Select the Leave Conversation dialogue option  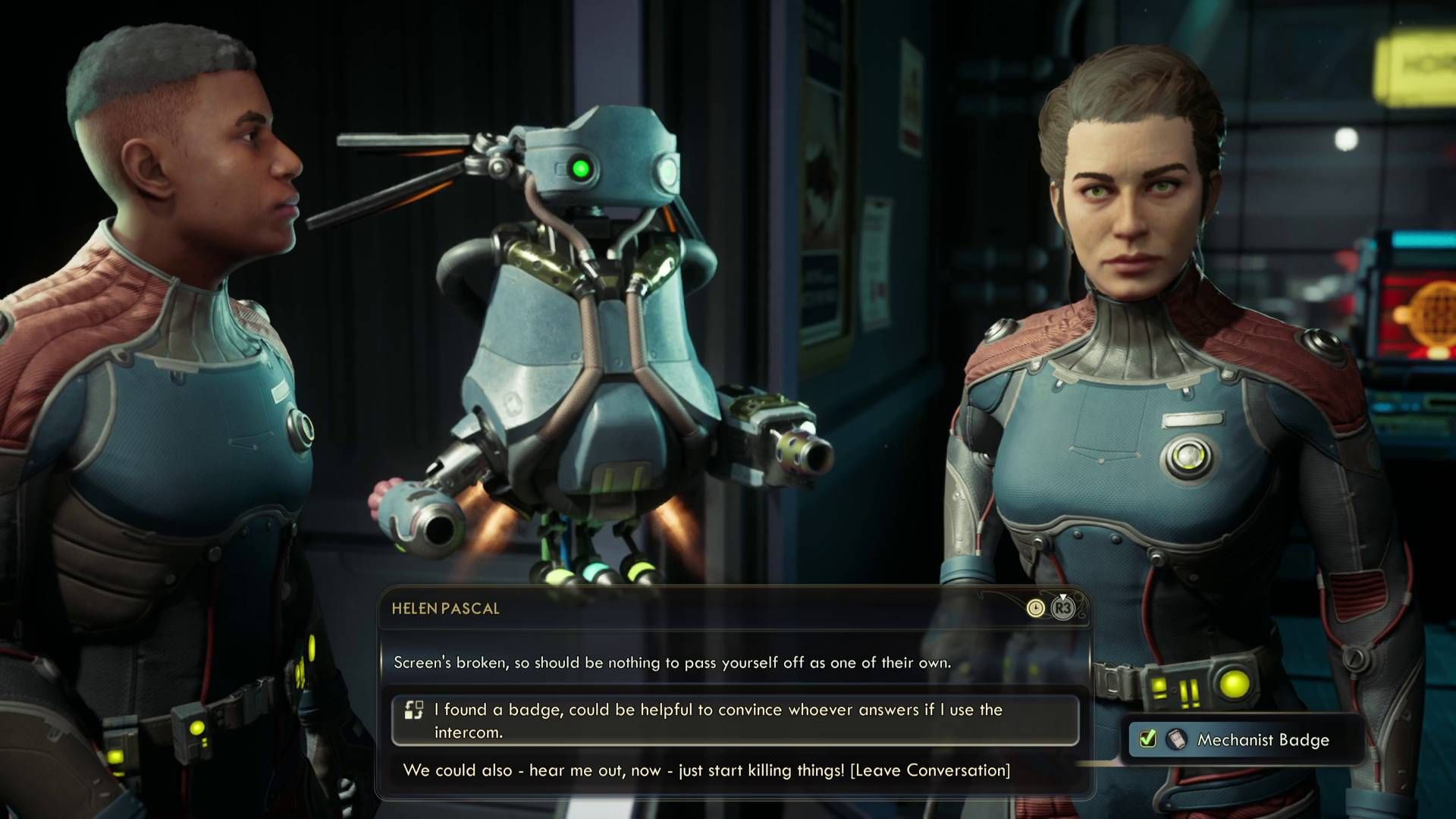pos(708,771)
